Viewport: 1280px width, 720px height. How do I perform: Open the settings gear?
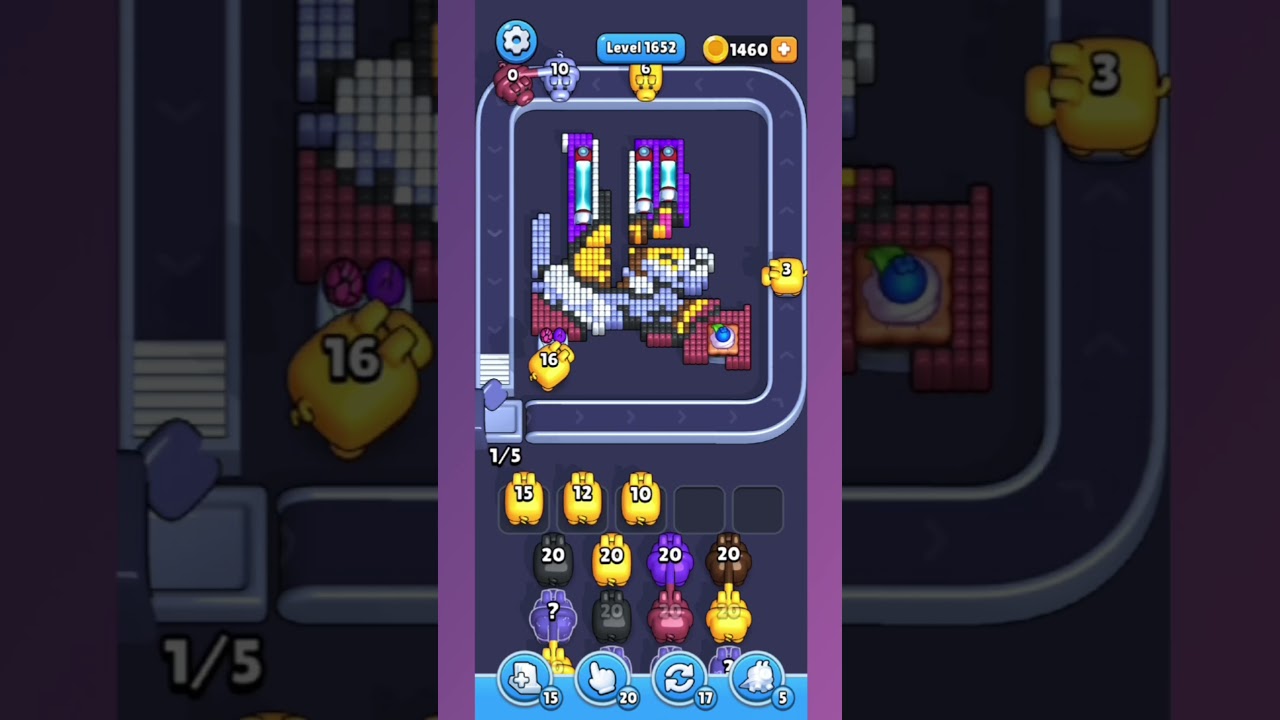click(516, 40)
